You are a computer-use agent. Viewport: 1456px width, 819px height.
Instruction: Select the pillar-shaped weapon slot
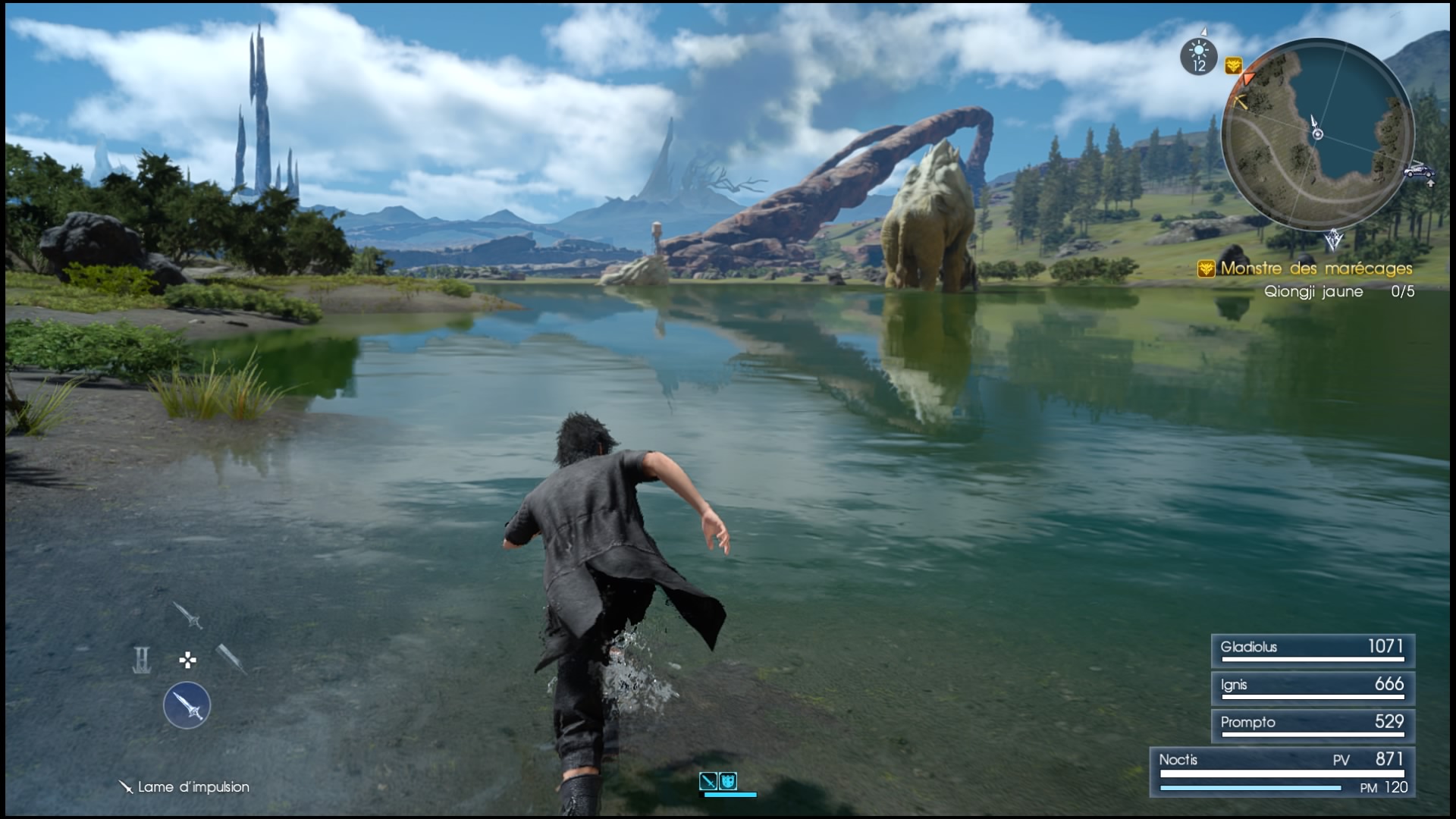(142, 660)
